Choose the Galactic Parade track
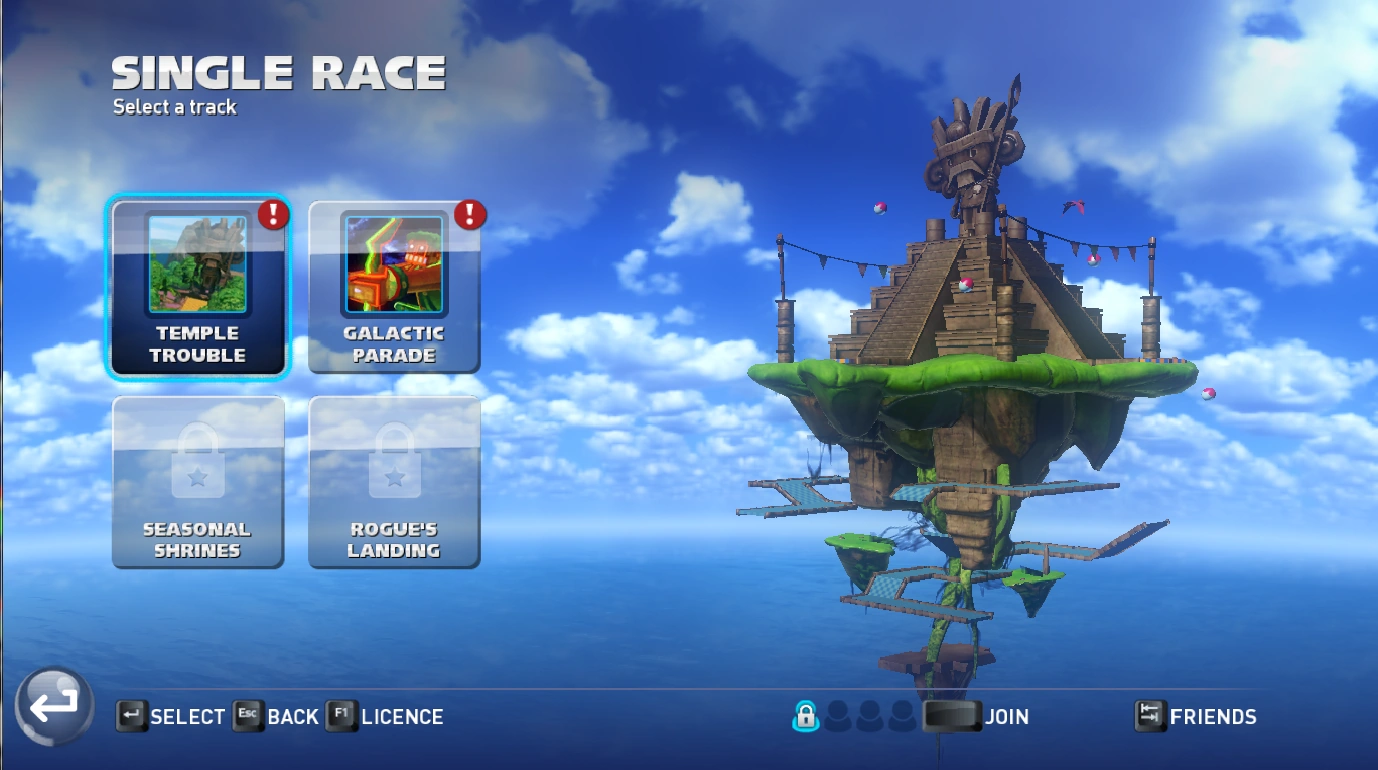 point(394,288)
